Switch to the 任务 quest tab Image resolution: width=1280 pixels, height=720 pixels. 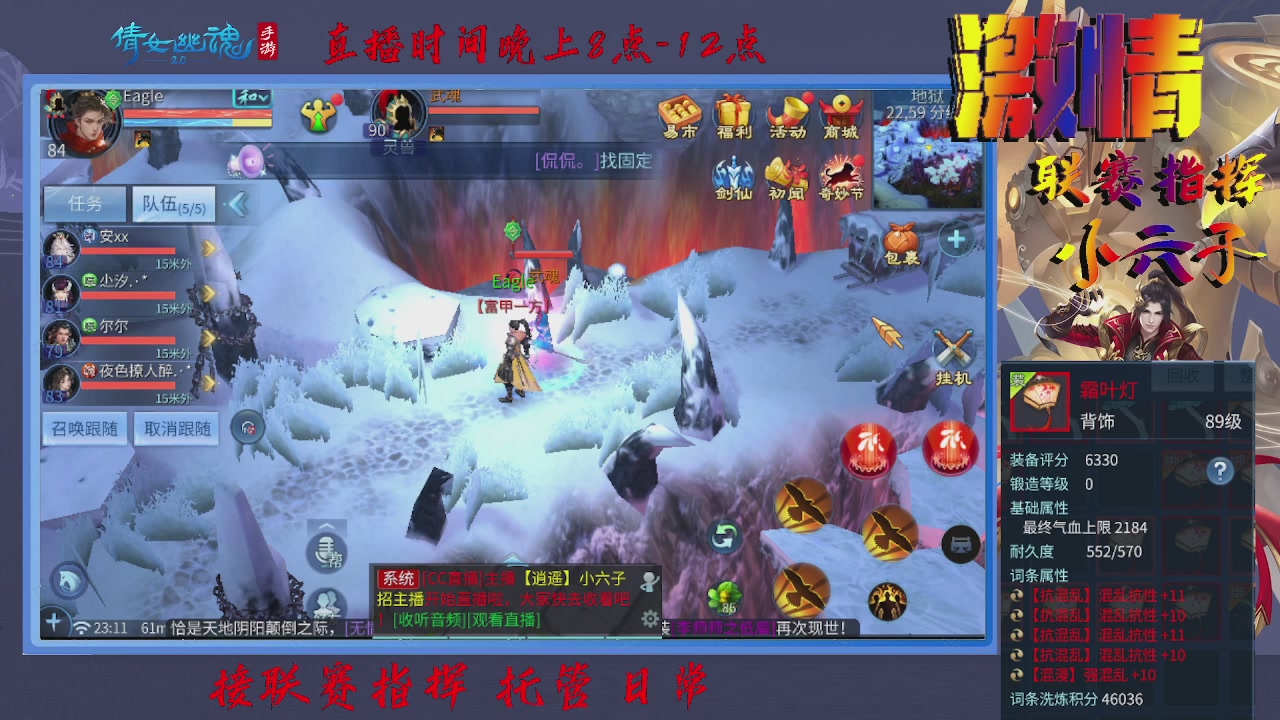click(85, 203)
